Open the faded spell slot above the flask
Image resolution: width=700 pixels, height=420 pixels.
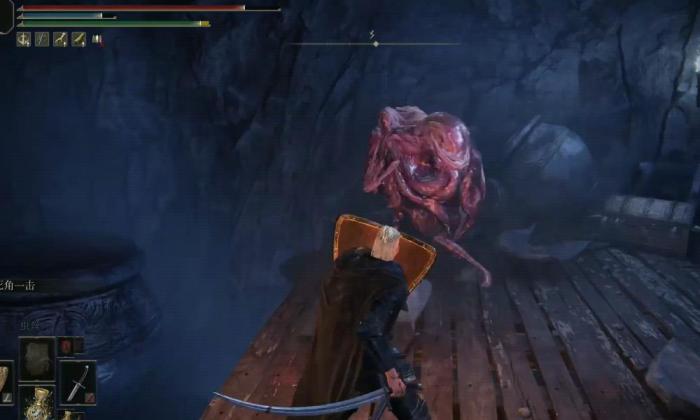tap(38, 356)
